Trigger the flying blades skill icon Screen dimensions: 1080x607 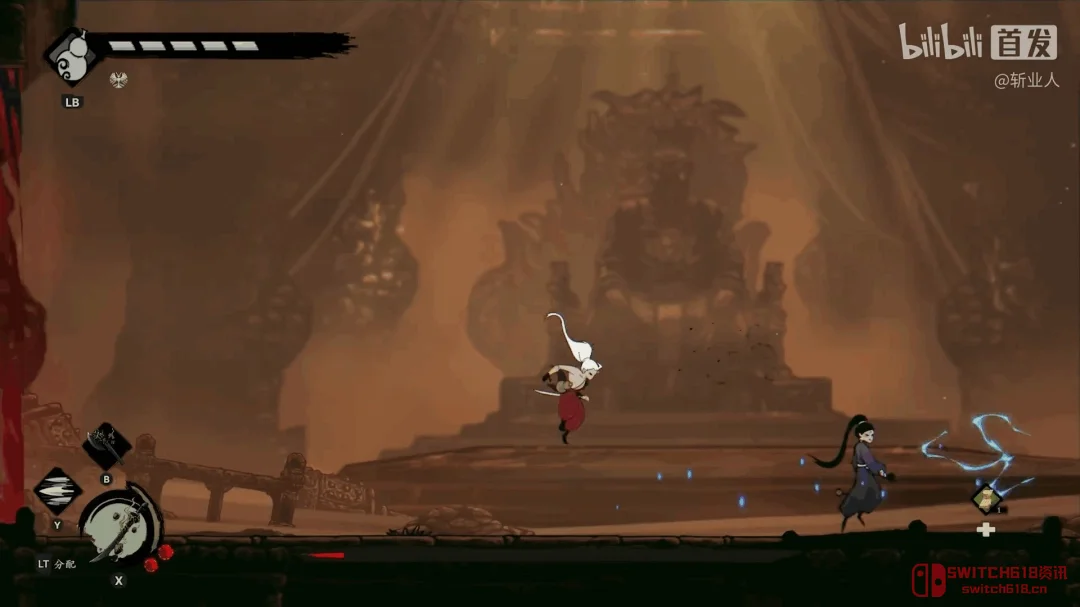click(x=57, y=491)
